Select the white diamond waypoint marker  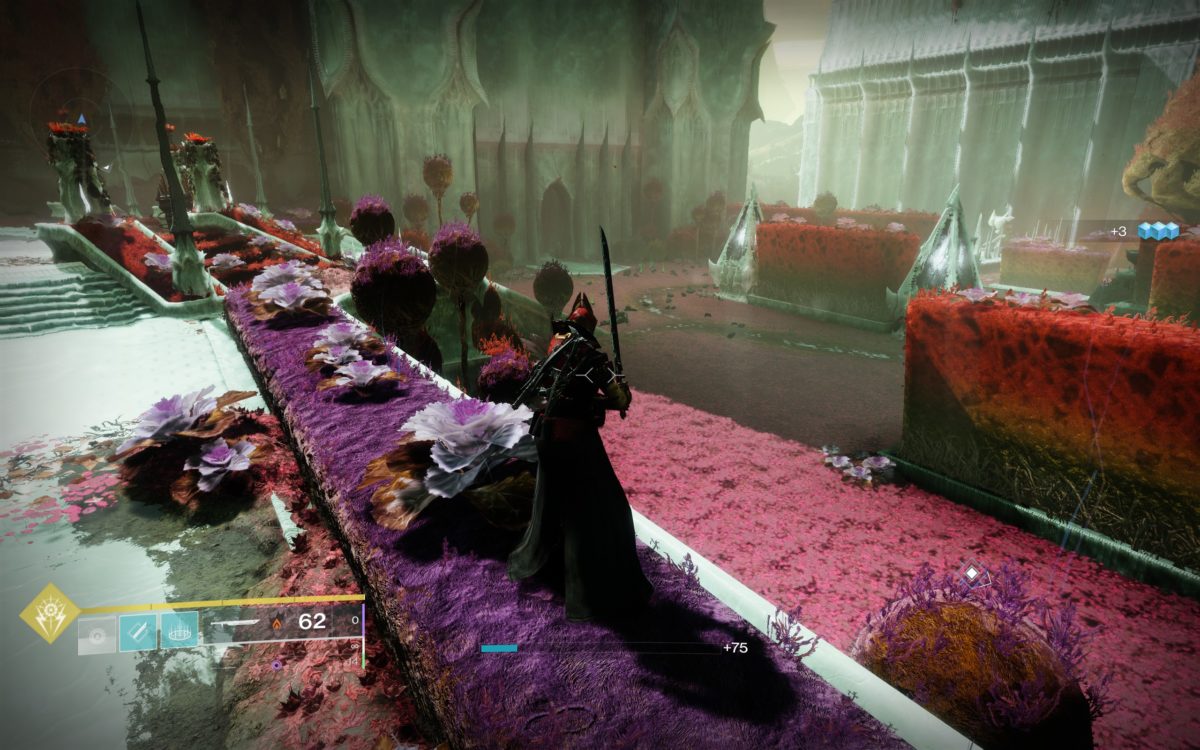click(x=971, y=573)
